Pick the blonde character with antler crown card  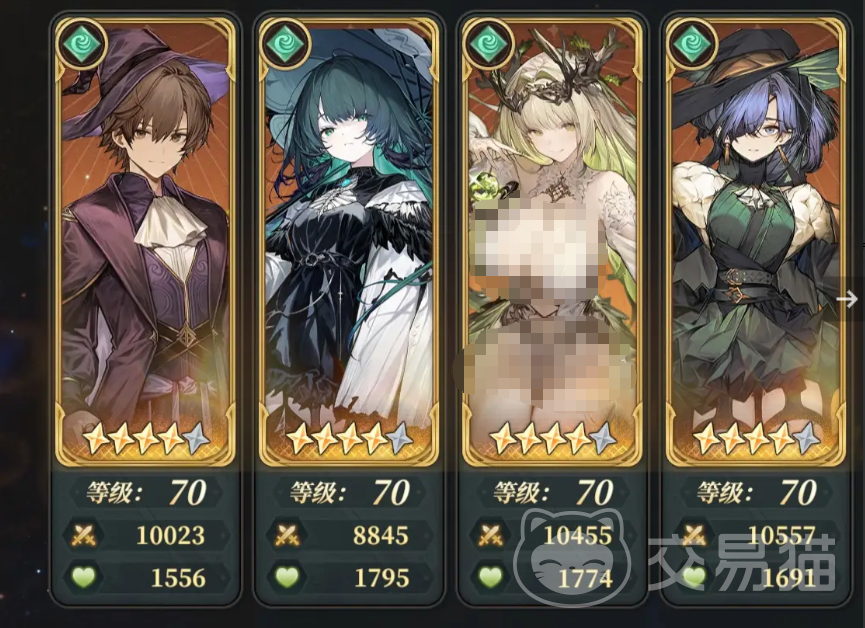click(553, 240)
